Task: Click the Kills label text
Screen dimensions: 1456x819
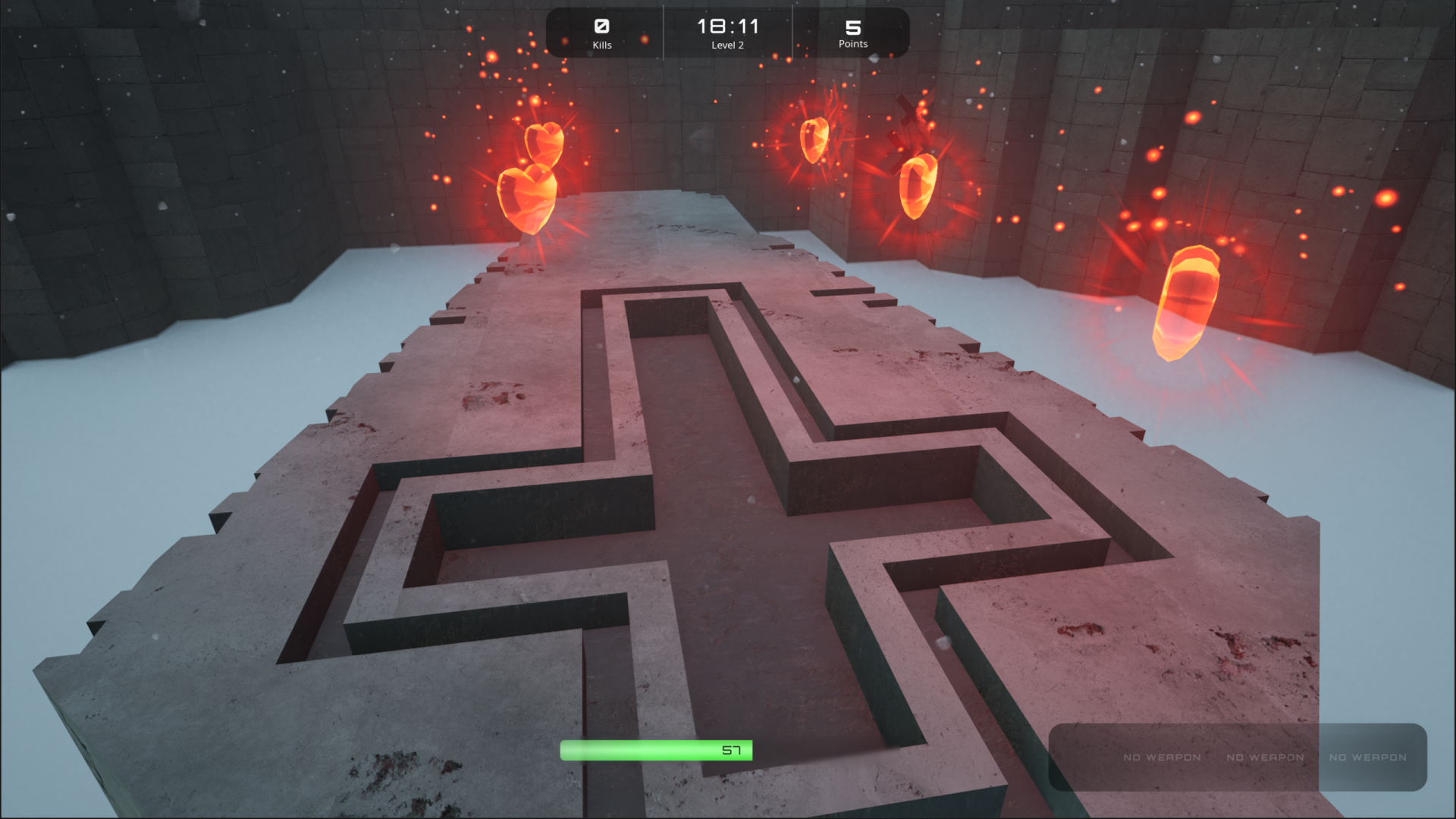Action: click(x=603, y=45)
